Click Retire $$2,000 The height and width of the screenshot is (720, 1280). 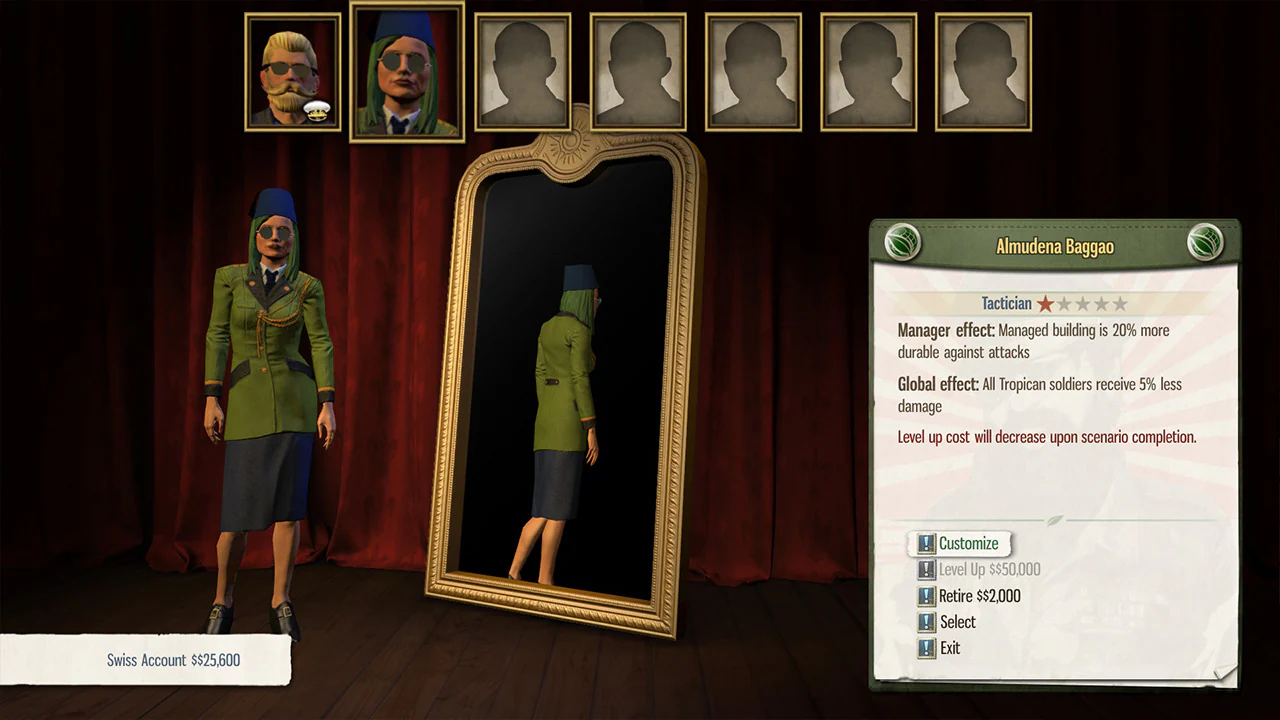tap(978, 596)
